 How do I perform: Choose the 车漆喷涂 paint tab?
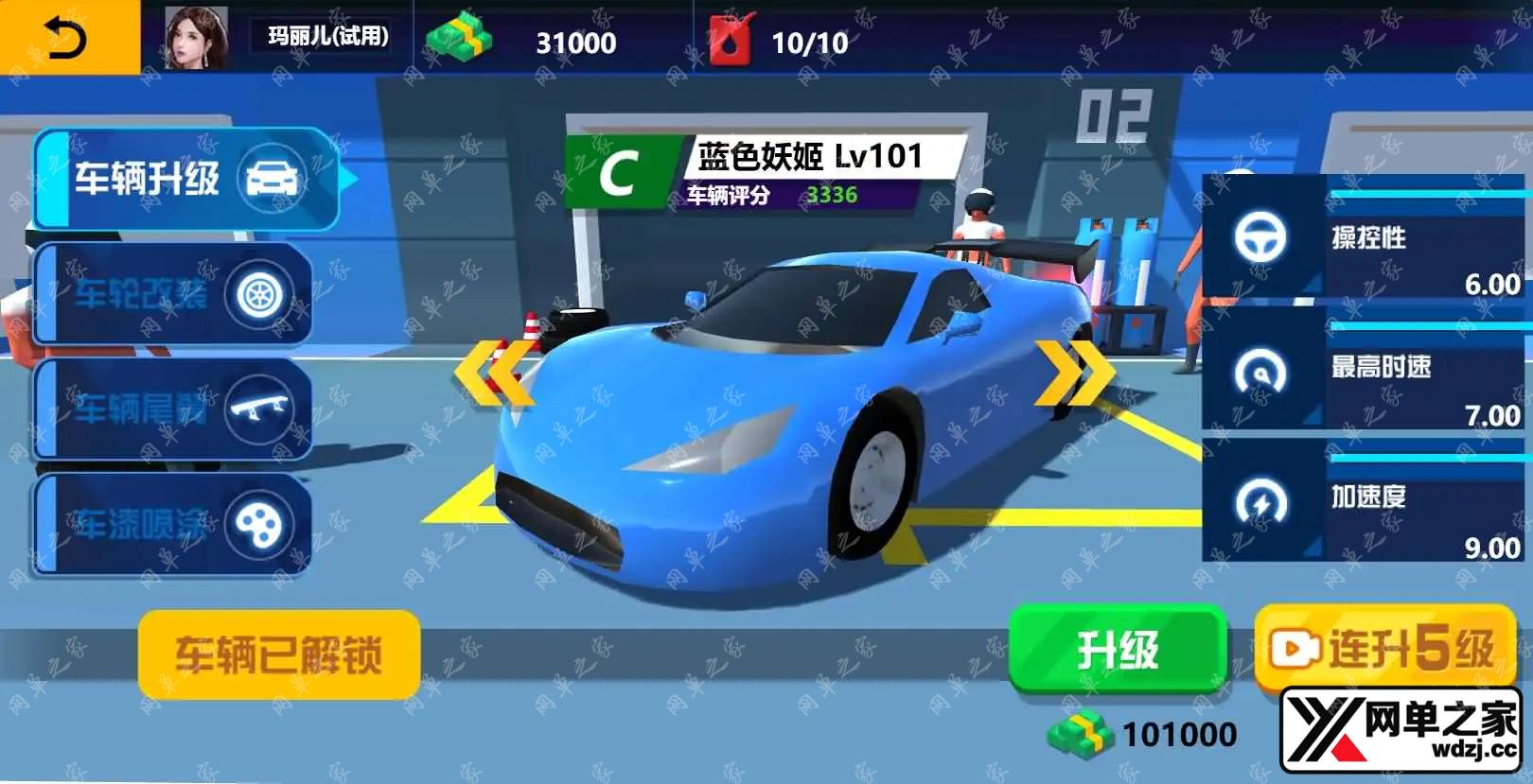[173, 525]
